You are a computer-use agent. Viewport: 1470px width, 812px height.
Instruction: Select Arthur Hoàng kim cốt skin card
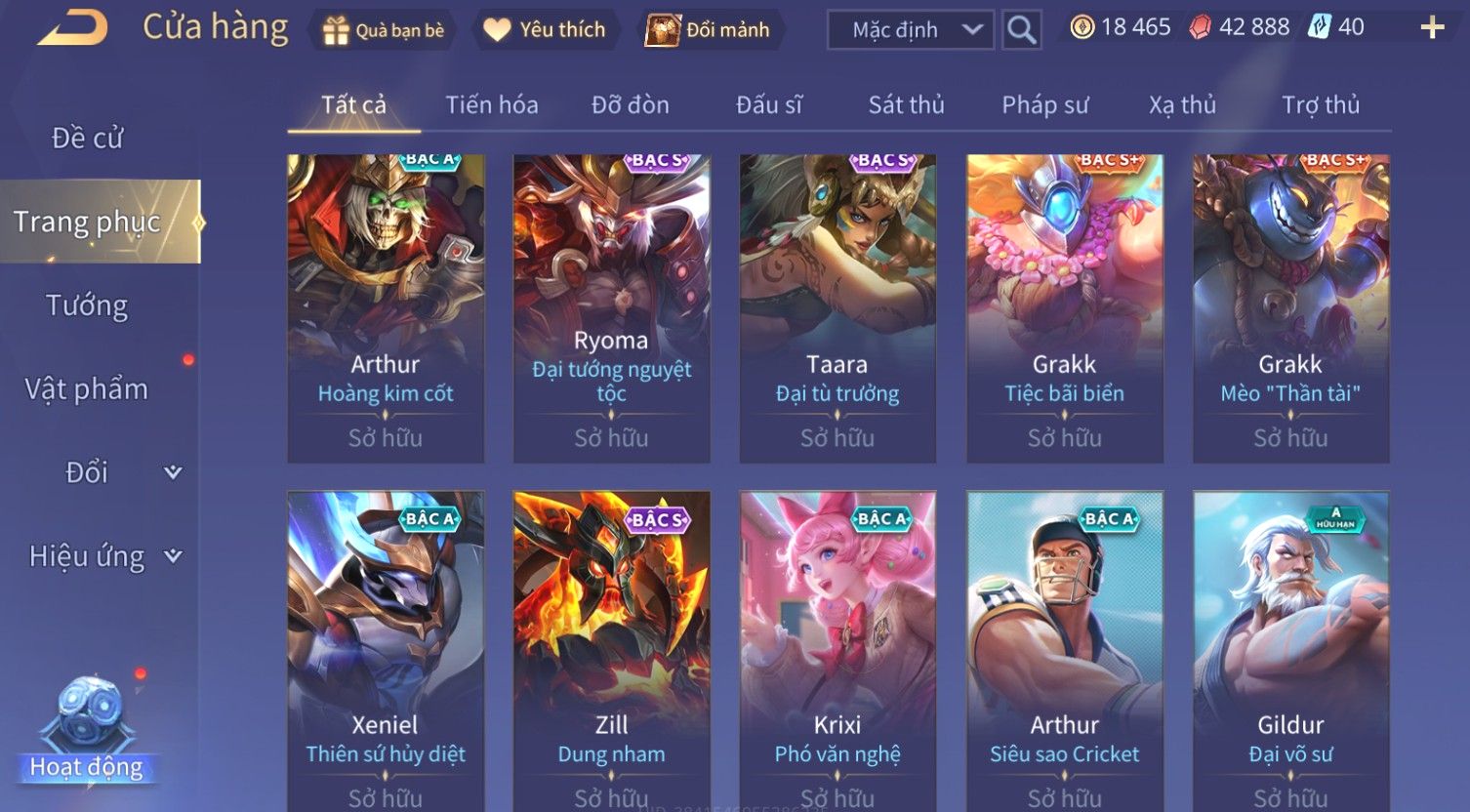pos(386,307)
